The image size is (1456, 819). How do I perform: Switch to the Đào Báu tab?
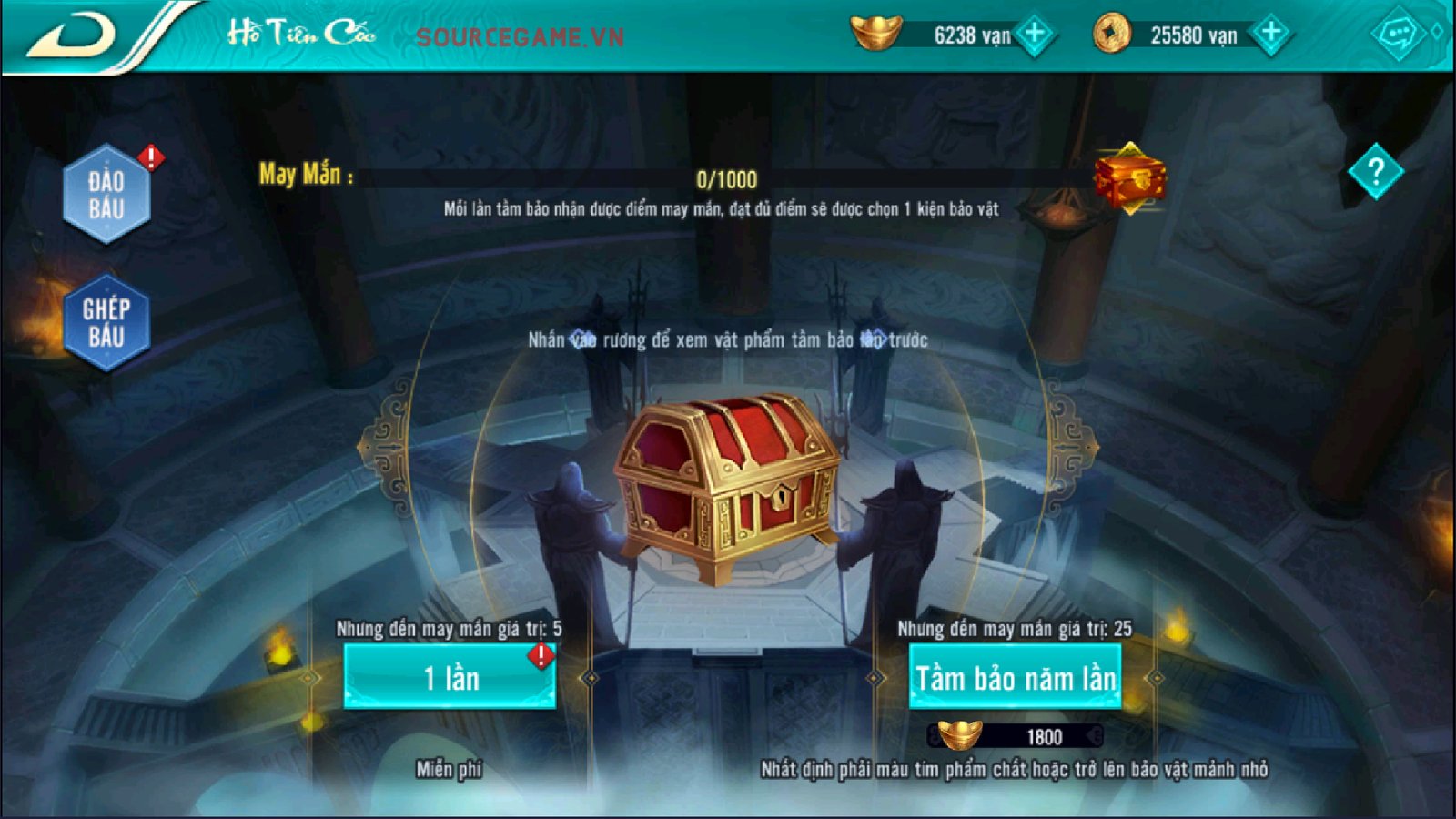pos(106,195)
